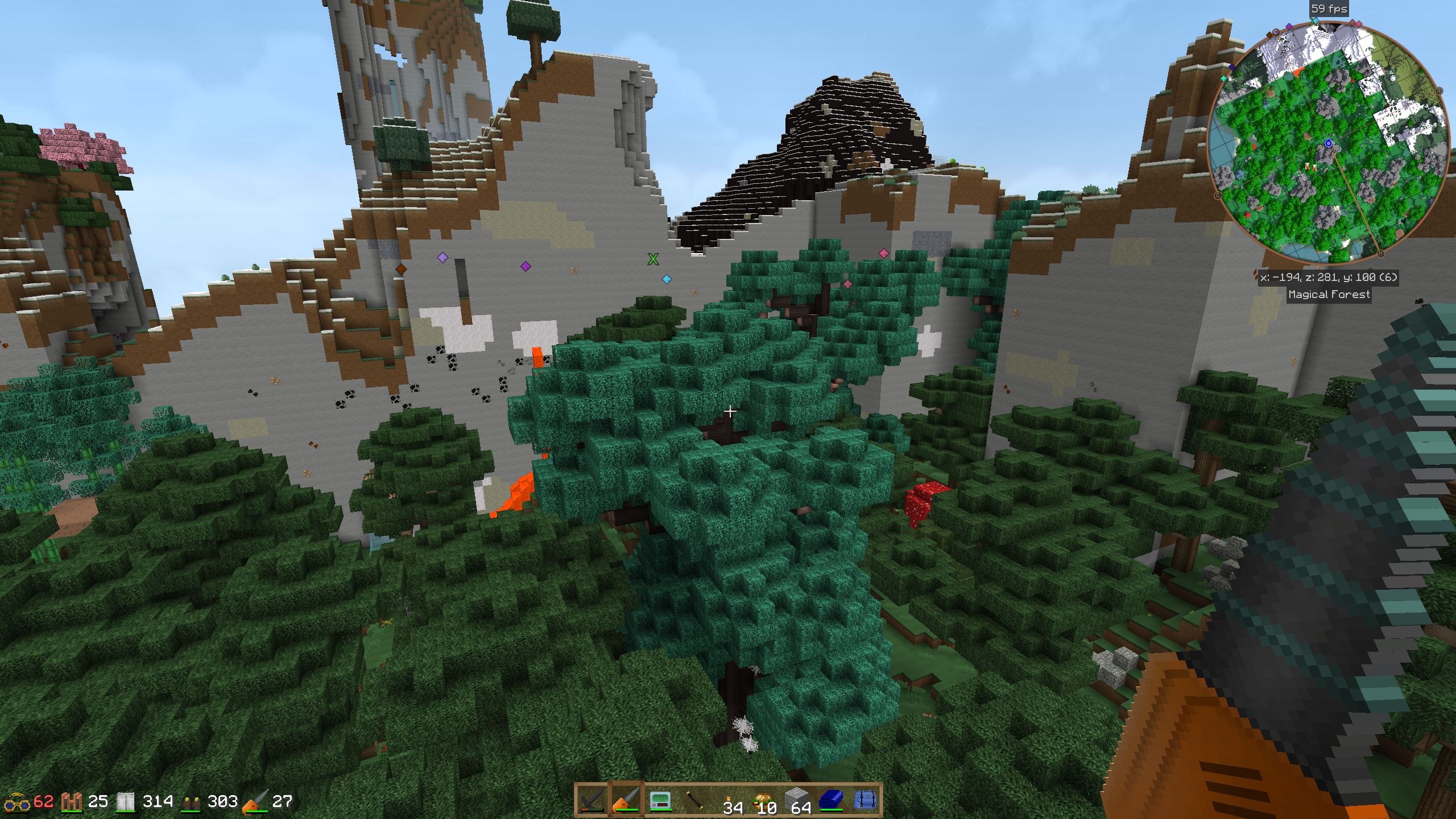The height and width of the screenshot is (819, 1456).
Task: Select the orange drill hotbar slot
Action: (x=626, y=801)
